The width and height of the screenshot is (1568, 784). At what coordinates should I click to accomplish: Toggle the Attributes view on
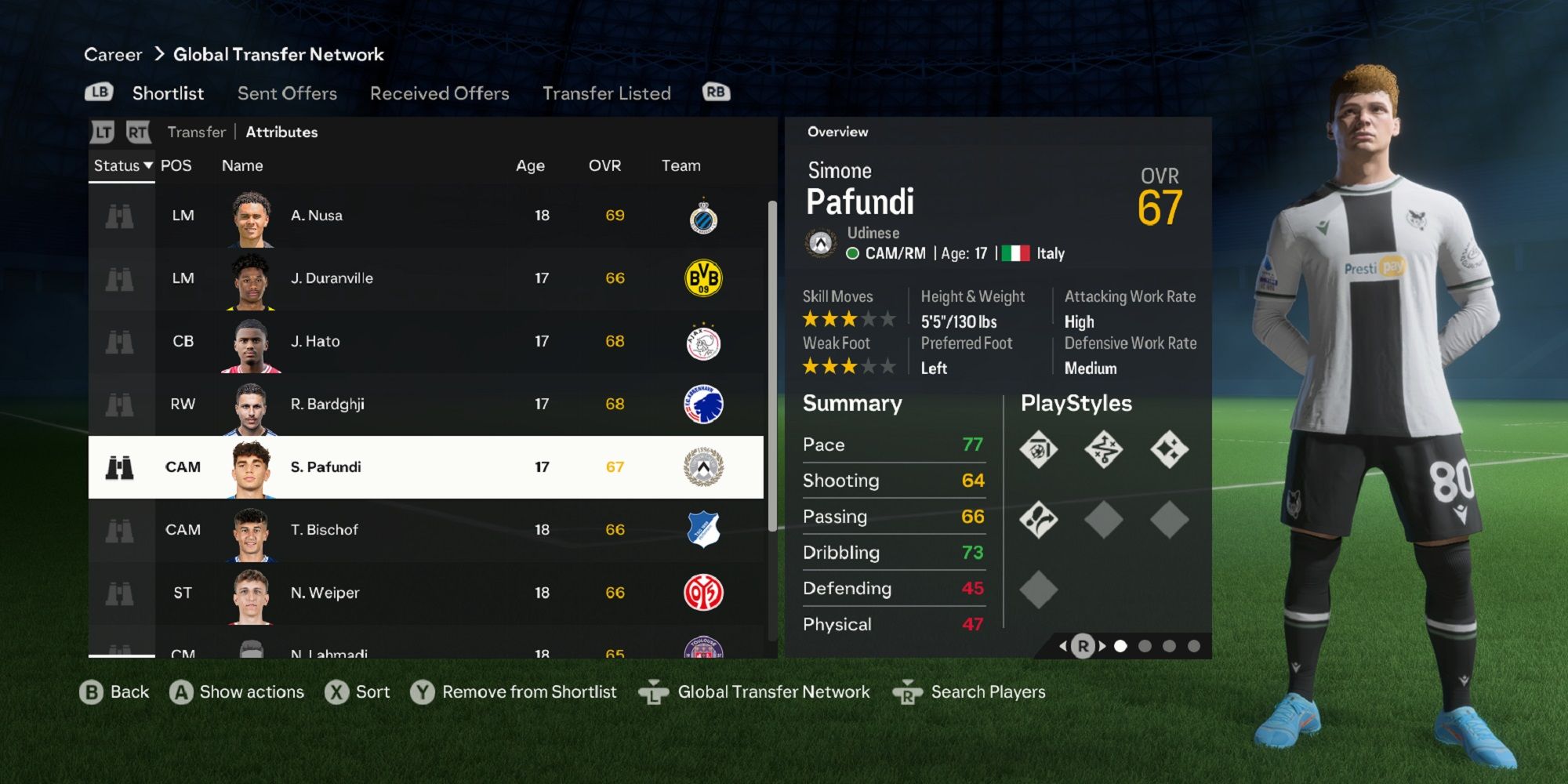coord(282,132)
